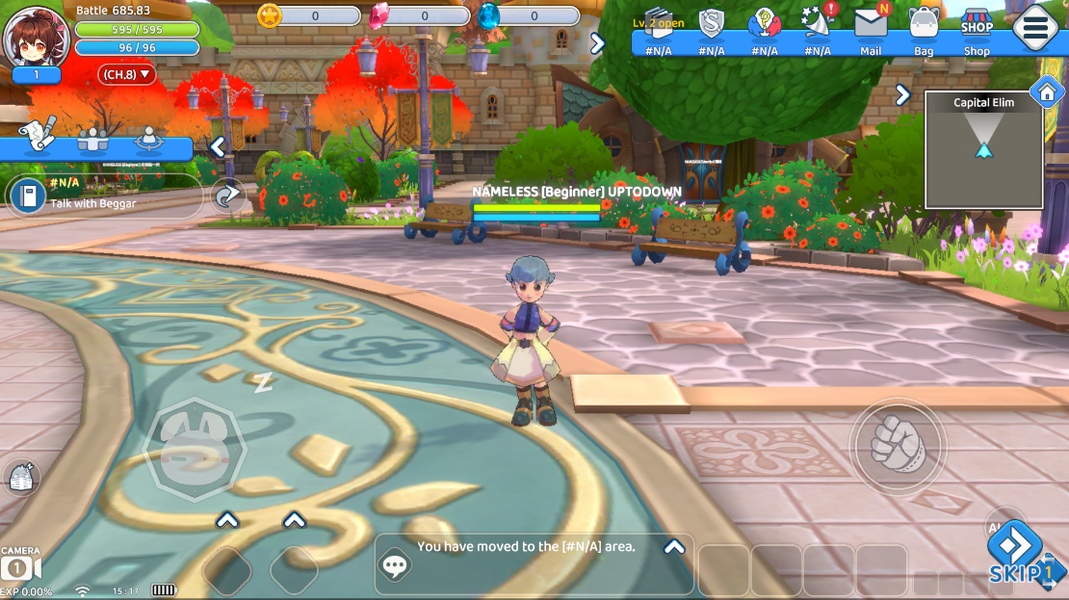Use the fist attack button

pyautogui.click(x=897, y=445)
